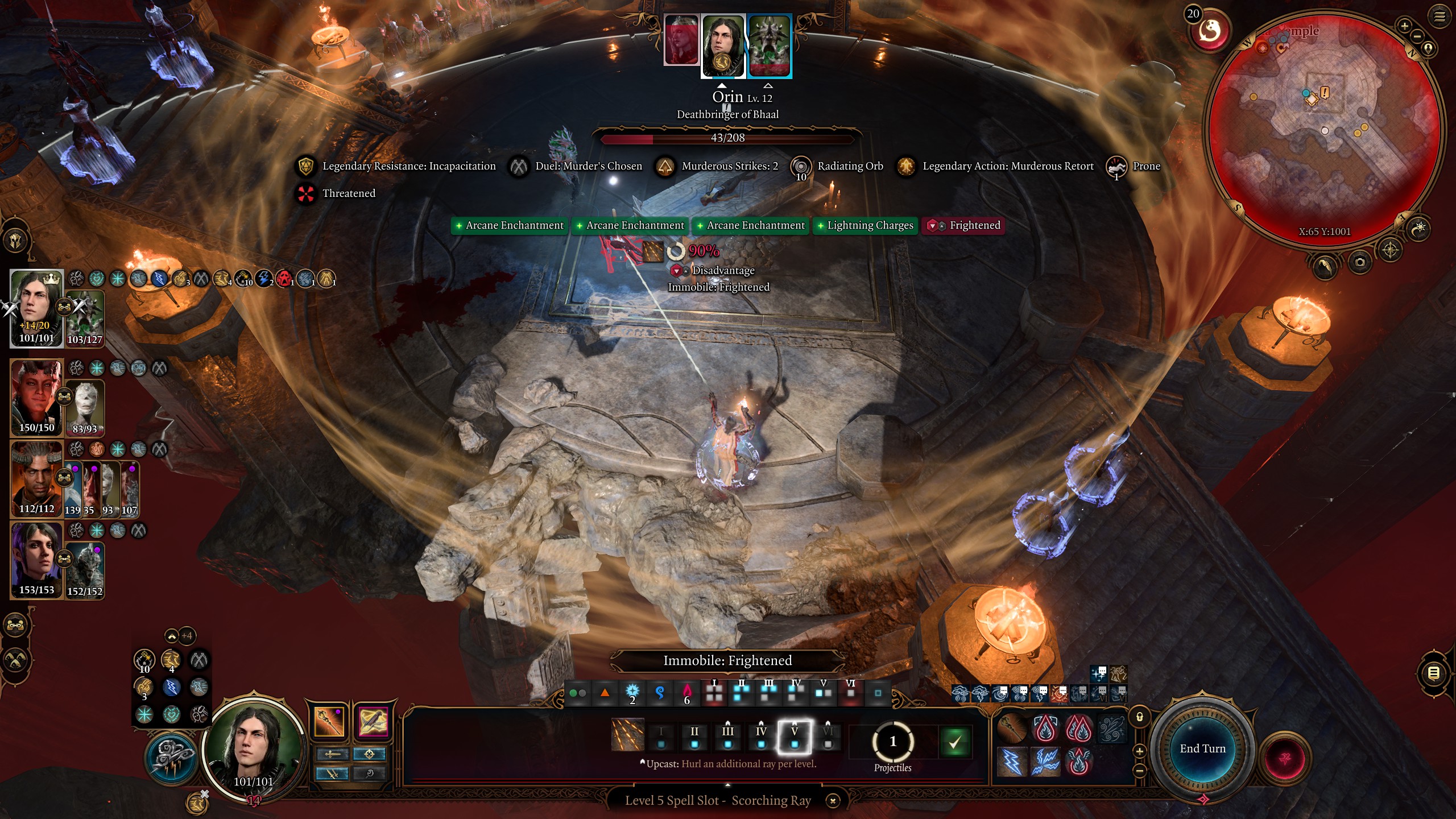
Task: Select level II spell slot for Scorching Ray
Action: 694,736
